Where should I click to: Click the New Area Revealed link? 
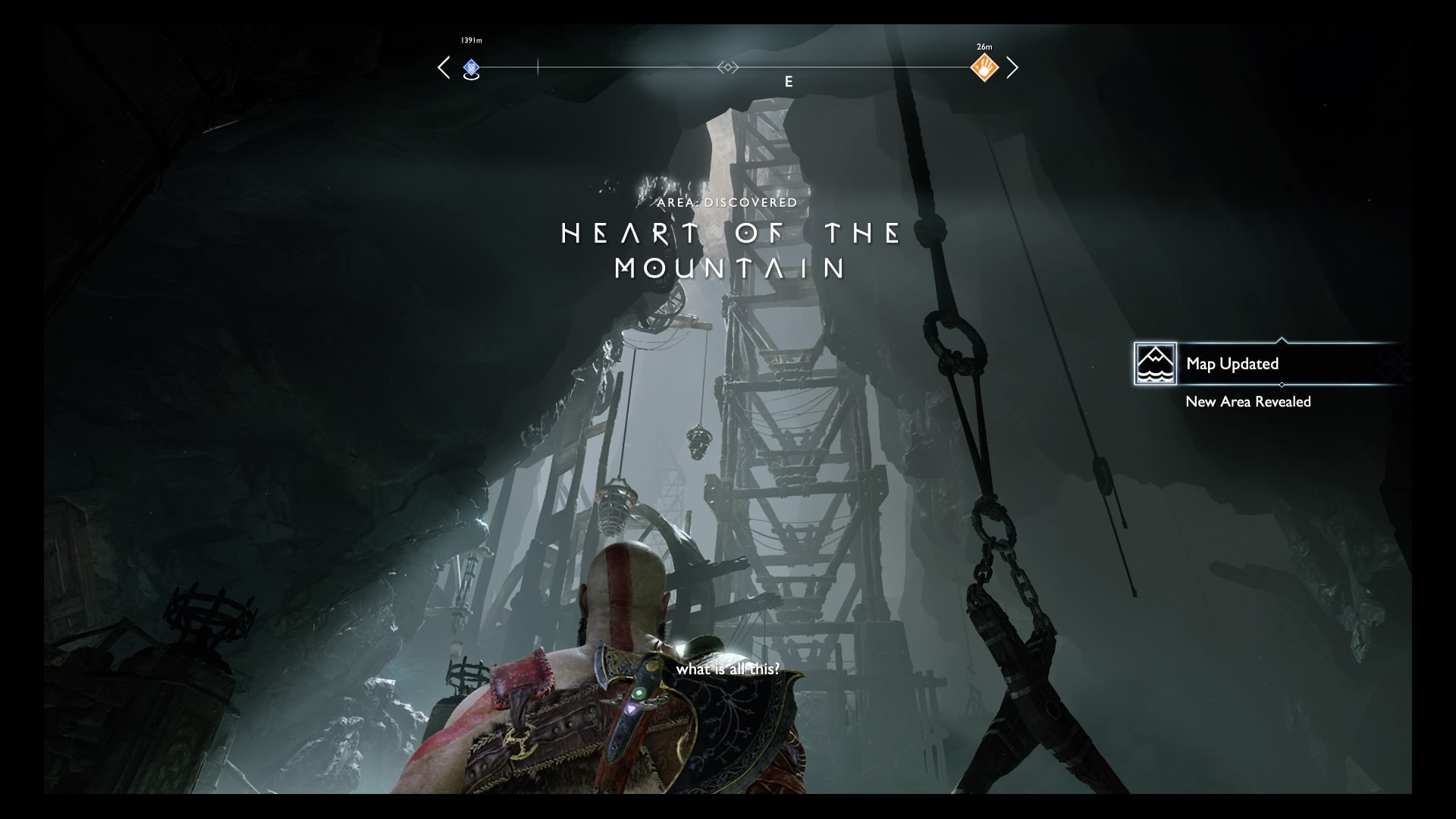coord(1248,403)
